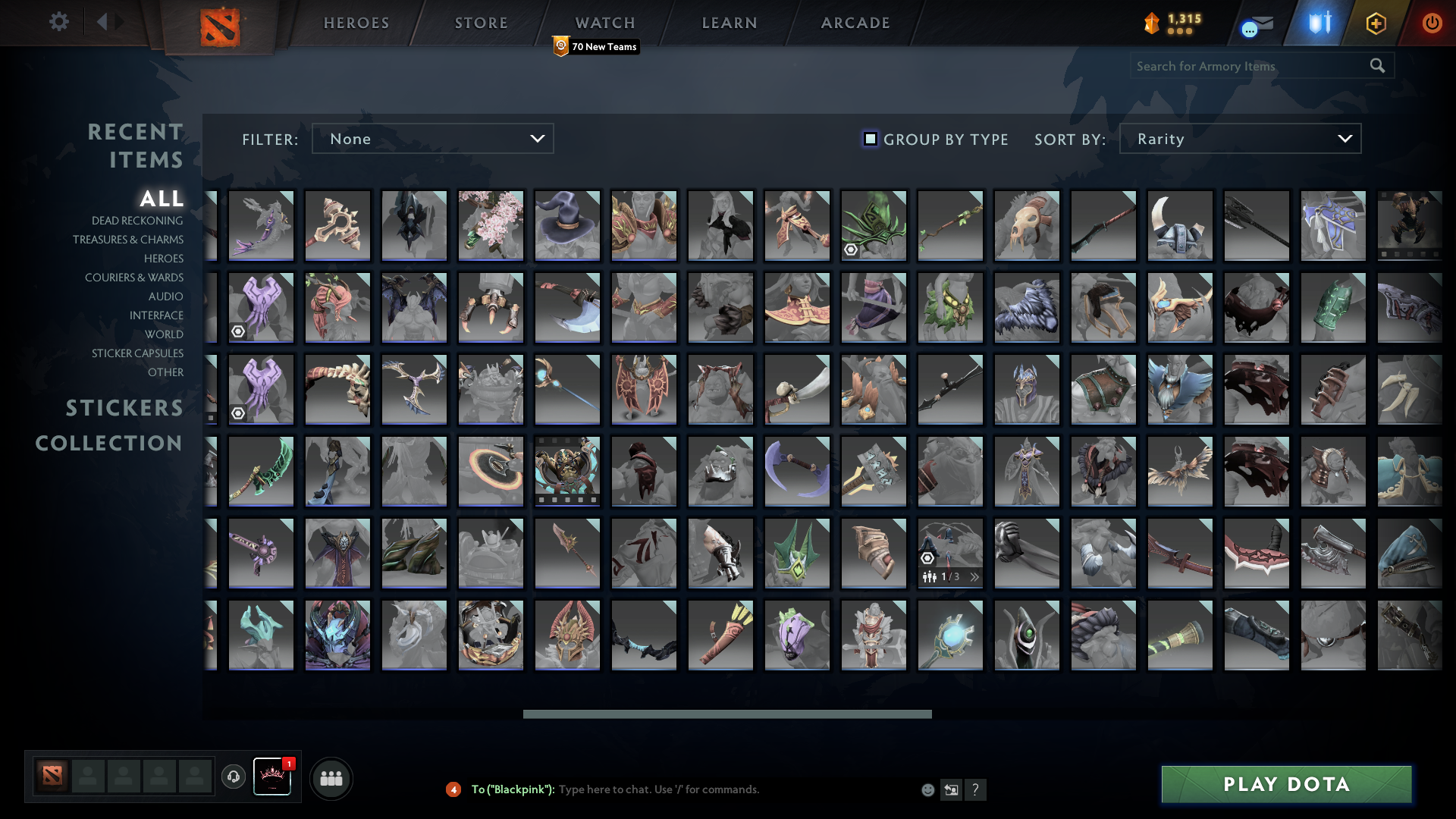Click the friends list icon near chat bar
Screen dimensions: 1456x819
click(x=331, y=778)
